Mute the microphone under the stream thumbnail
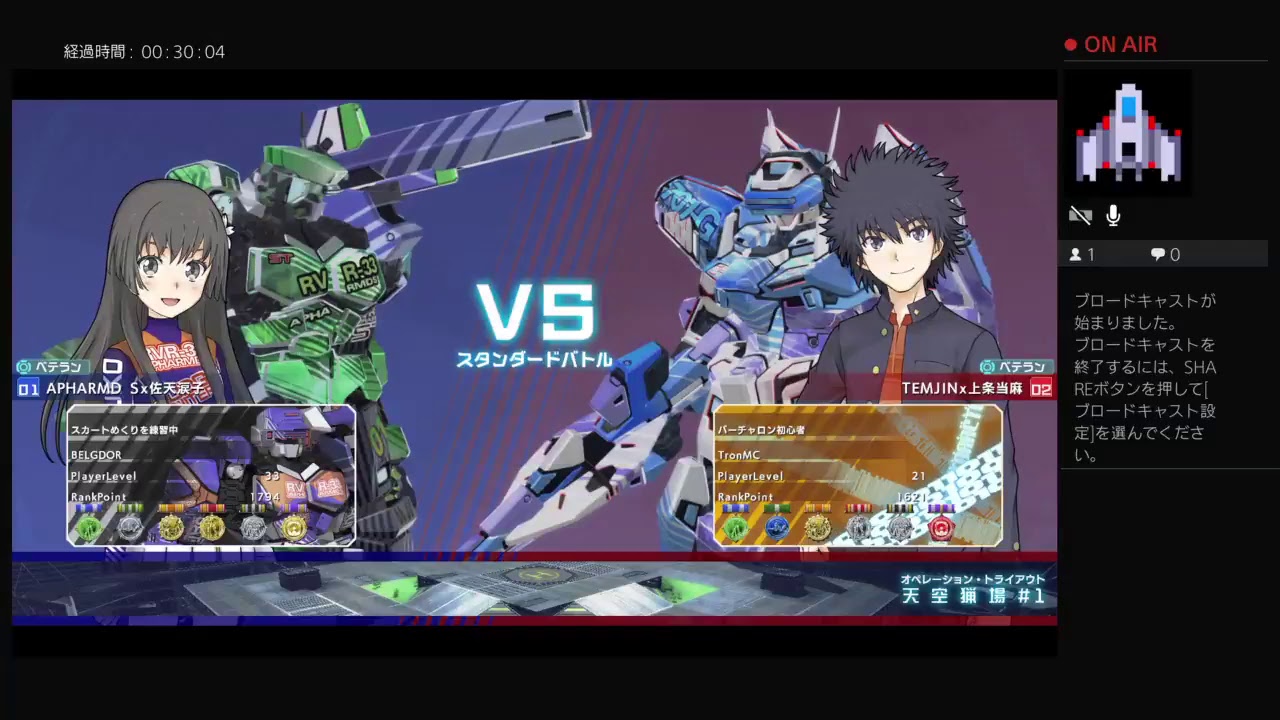Viewport: 1280px width, 720px height. click(x=1113, y=215)
